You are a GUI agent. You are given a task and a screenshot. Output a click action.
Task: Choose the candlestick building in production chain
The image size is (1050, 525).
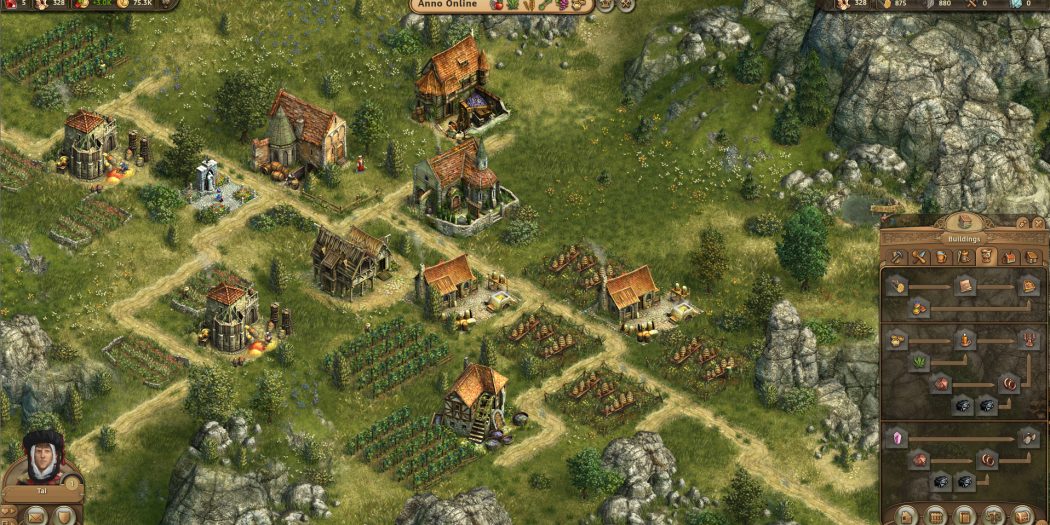[1029, 340]
